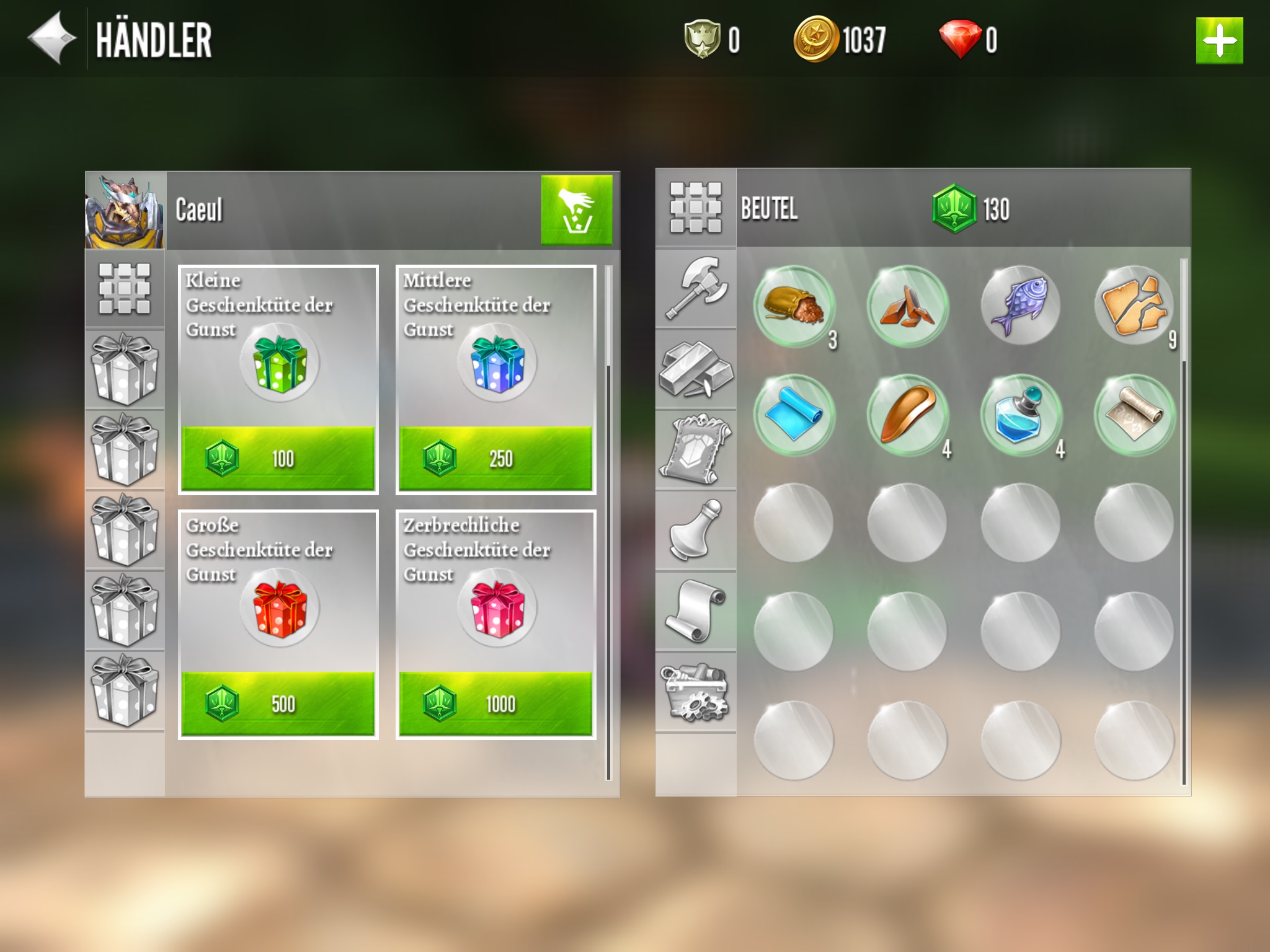Go back using the arrow button
1270x952 pixels.
pyautogui.click(x=52, y=38)
